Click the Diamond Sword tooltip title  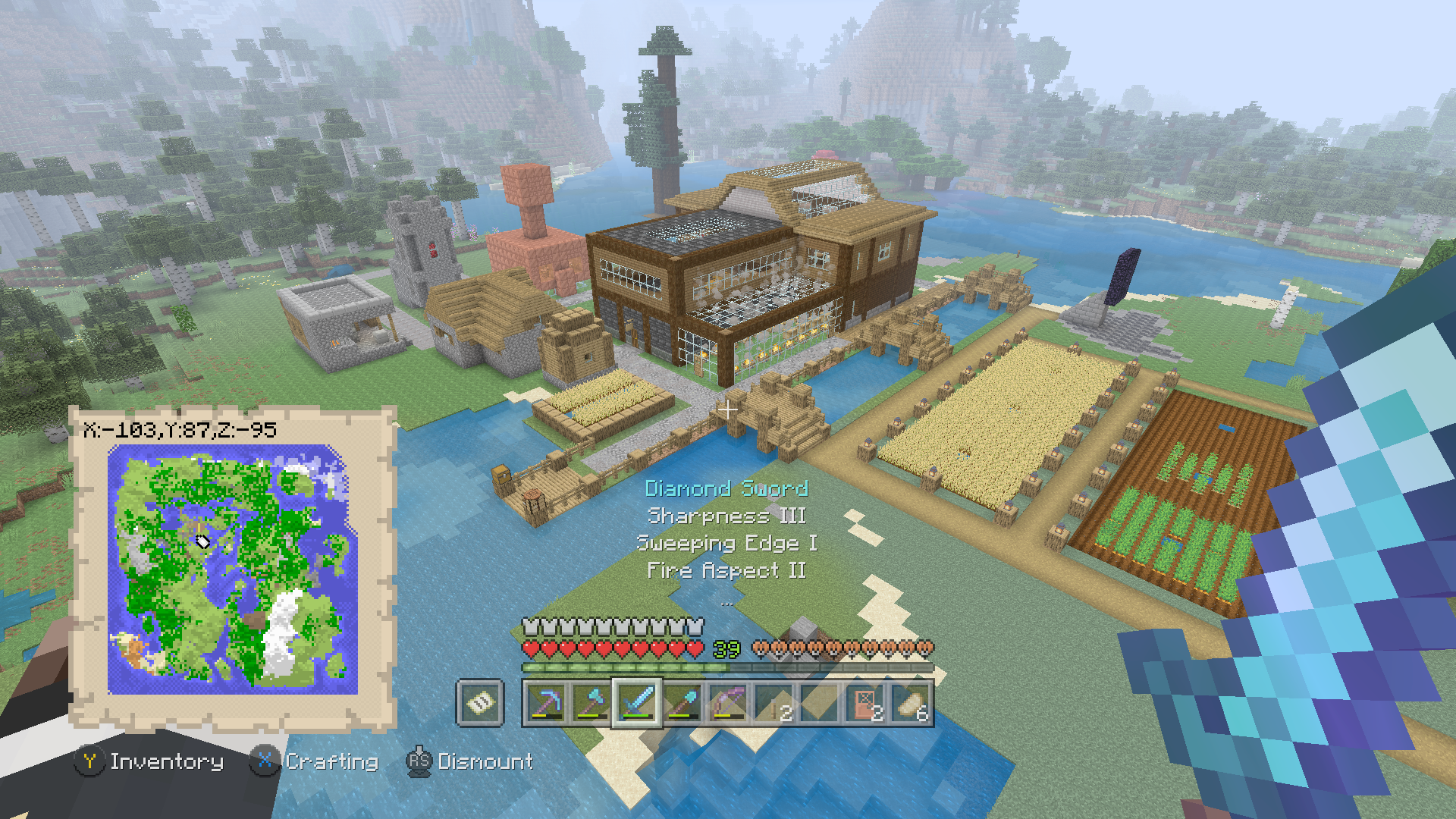pyautogui.click(x=726, y=489)
